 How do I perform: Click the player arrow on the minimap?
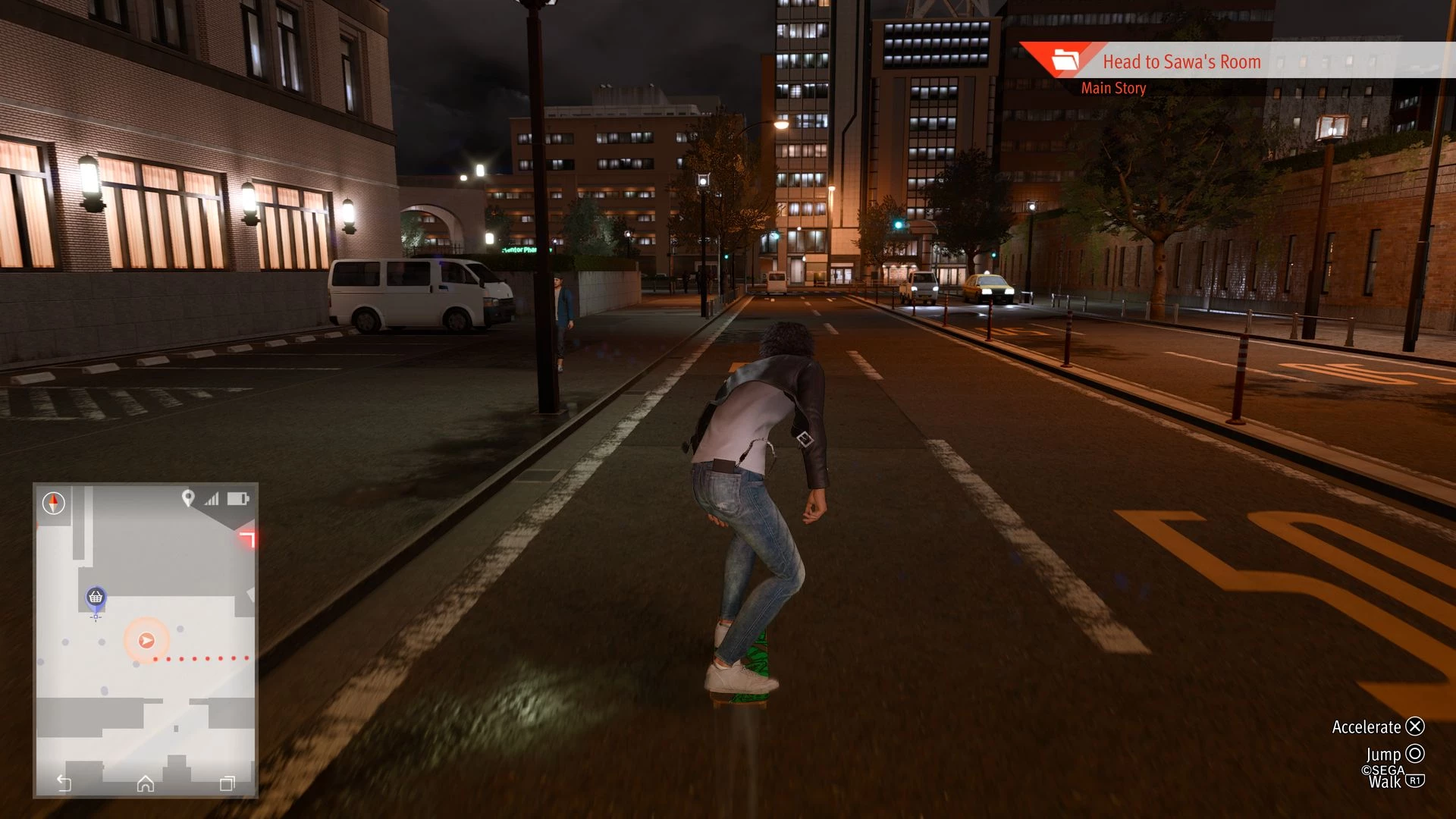146,641
